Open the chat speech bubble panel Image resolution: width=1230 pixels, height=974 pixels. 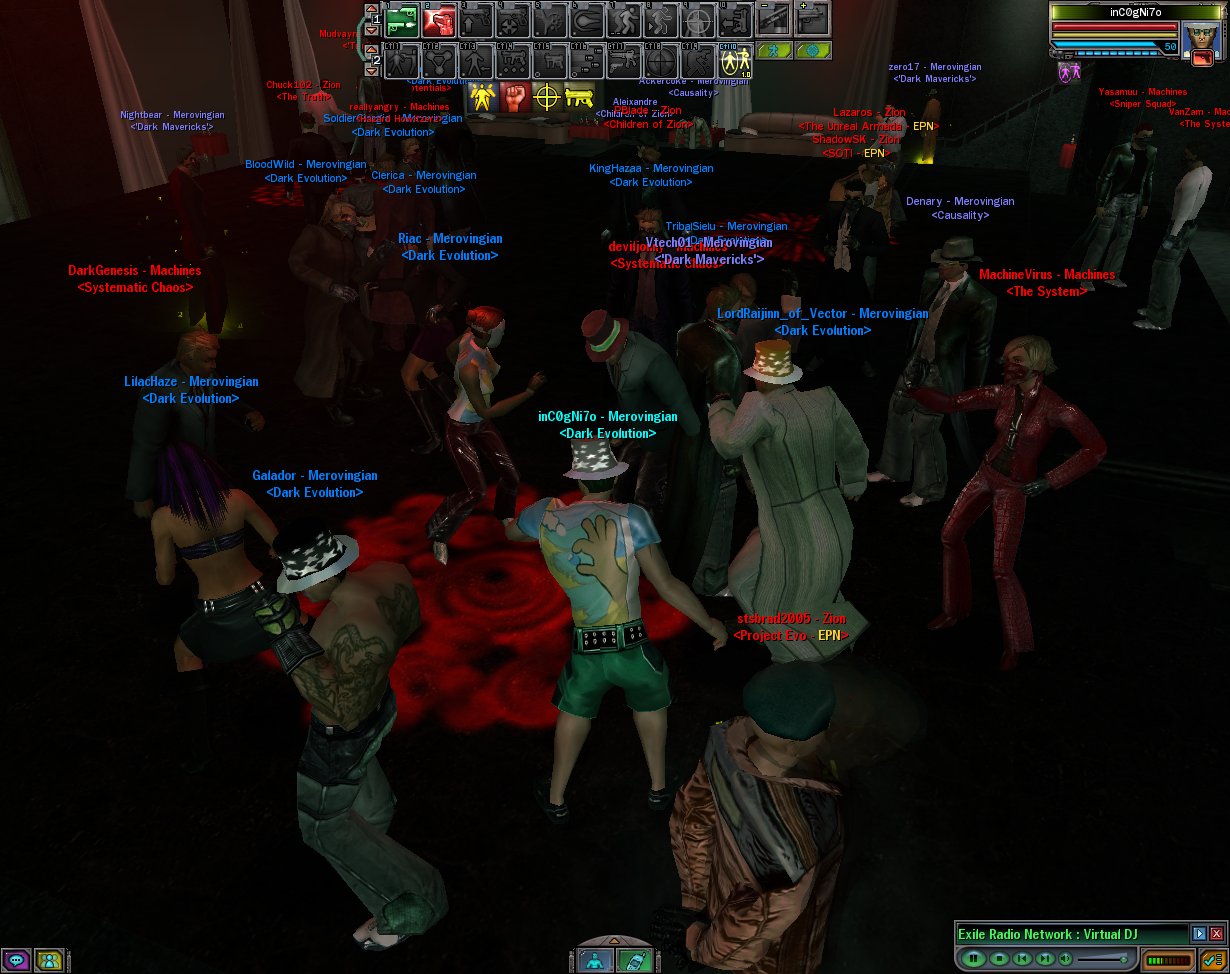(17, 961)
